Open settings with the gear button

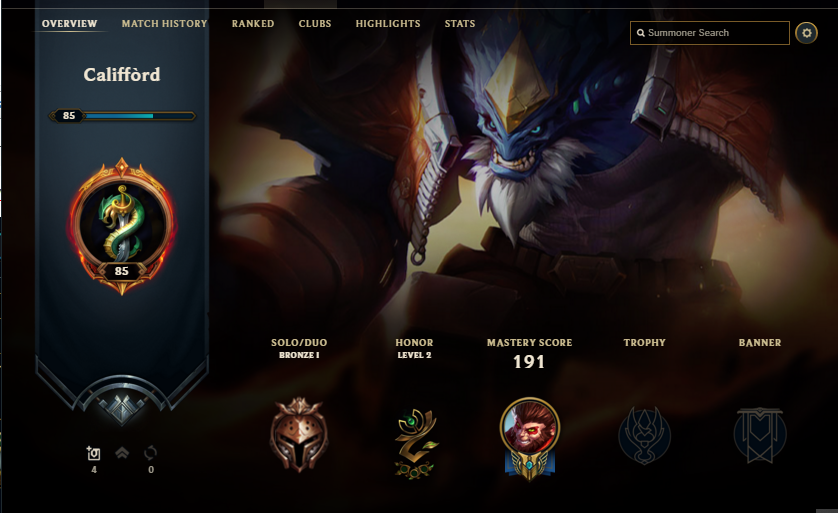pyautogui.click(x=806, y=33)
